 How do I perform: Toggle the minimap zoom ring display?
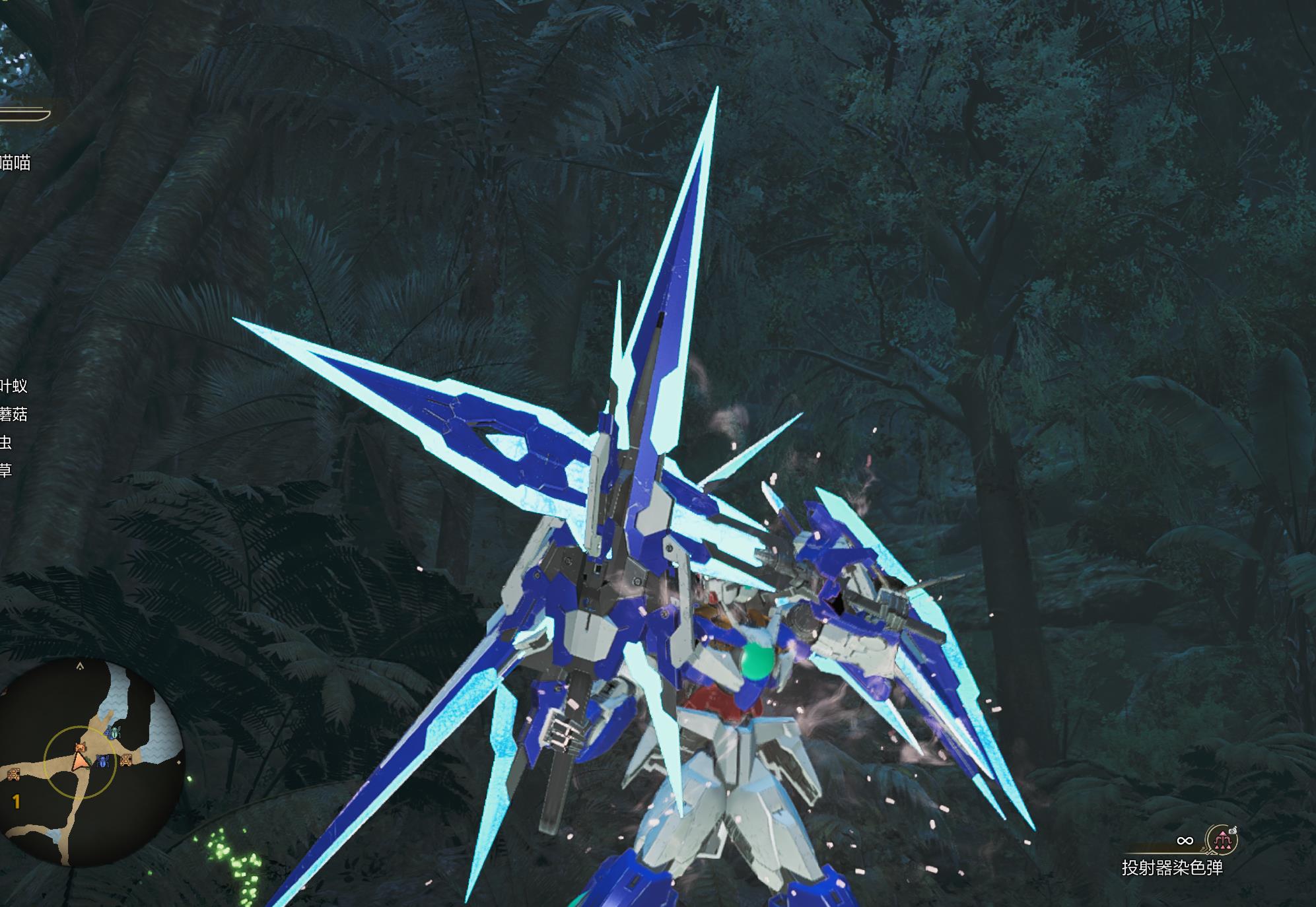(81, 727)
